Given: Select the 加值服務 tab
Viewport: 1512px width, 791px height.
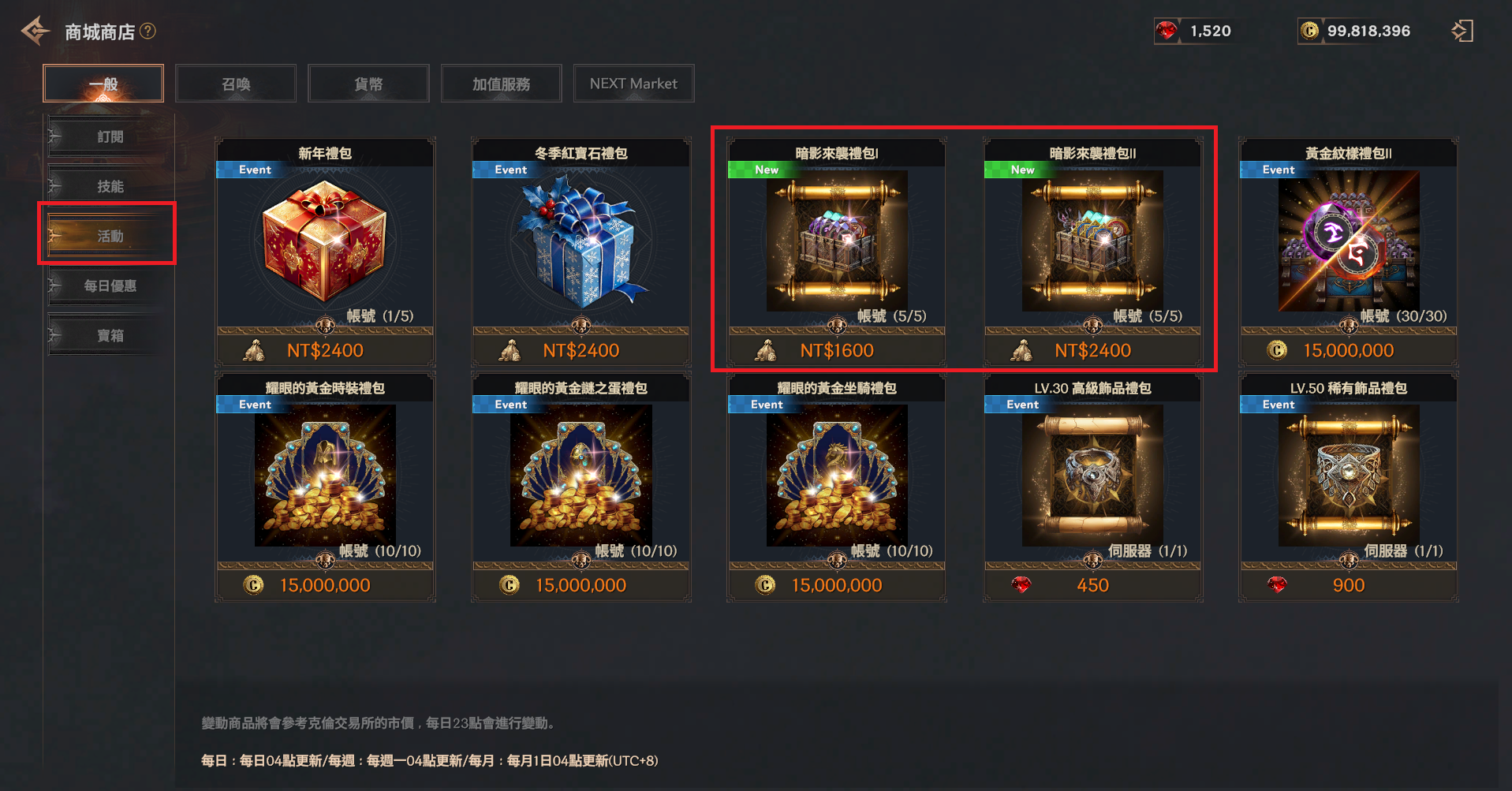Looking at the screenshot, I should (x=501, y=84).
